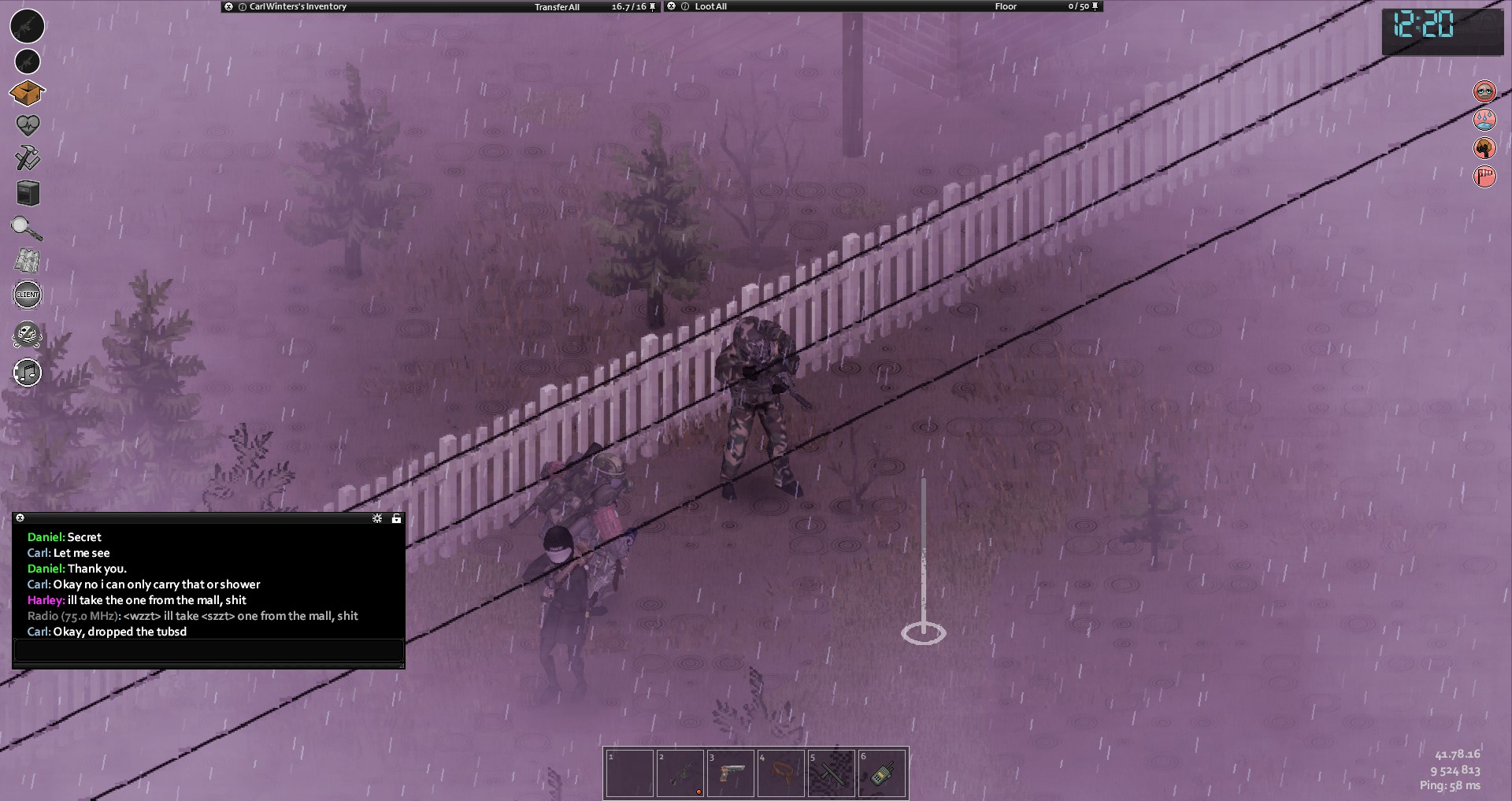Image resolution: width=1512 pixels, height=801 pixels.
Task: Open the furniture moving tool
Action: click(x=28, y=193)
